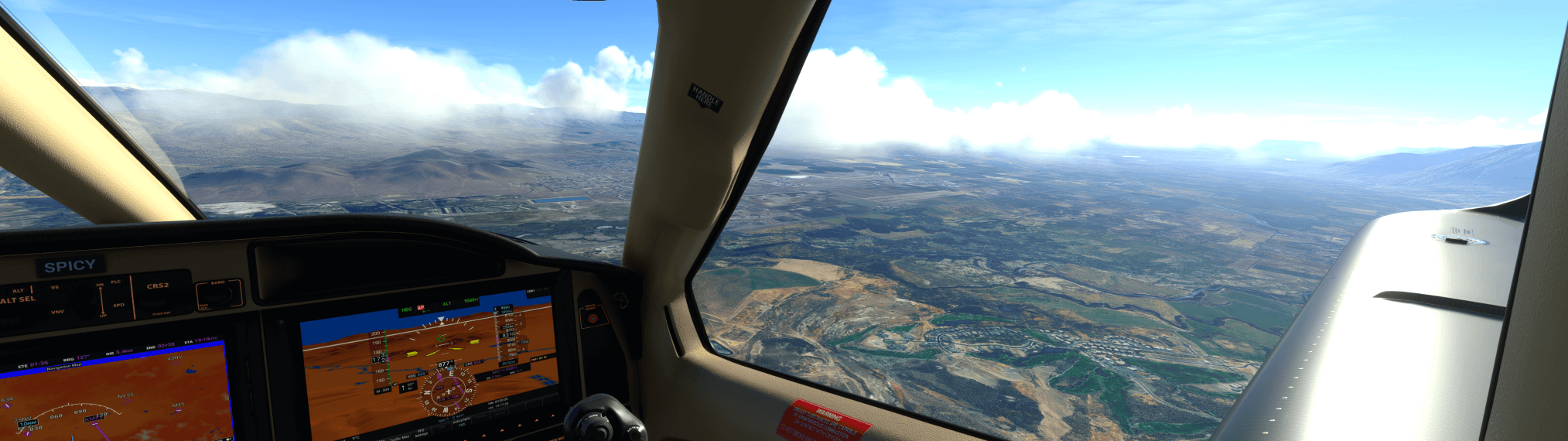Activate FLC flight level change mode

(116, 282)
